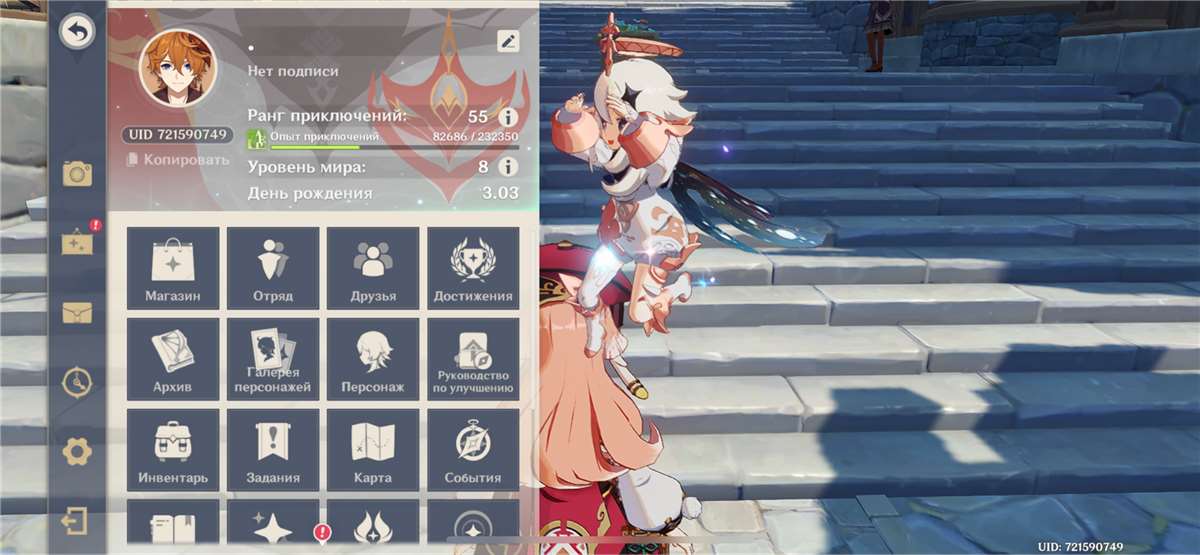The height and width of the screenshot is (555, 1200).
Task: Edit the profile signature with pencil button
Action: coord(508,41)
